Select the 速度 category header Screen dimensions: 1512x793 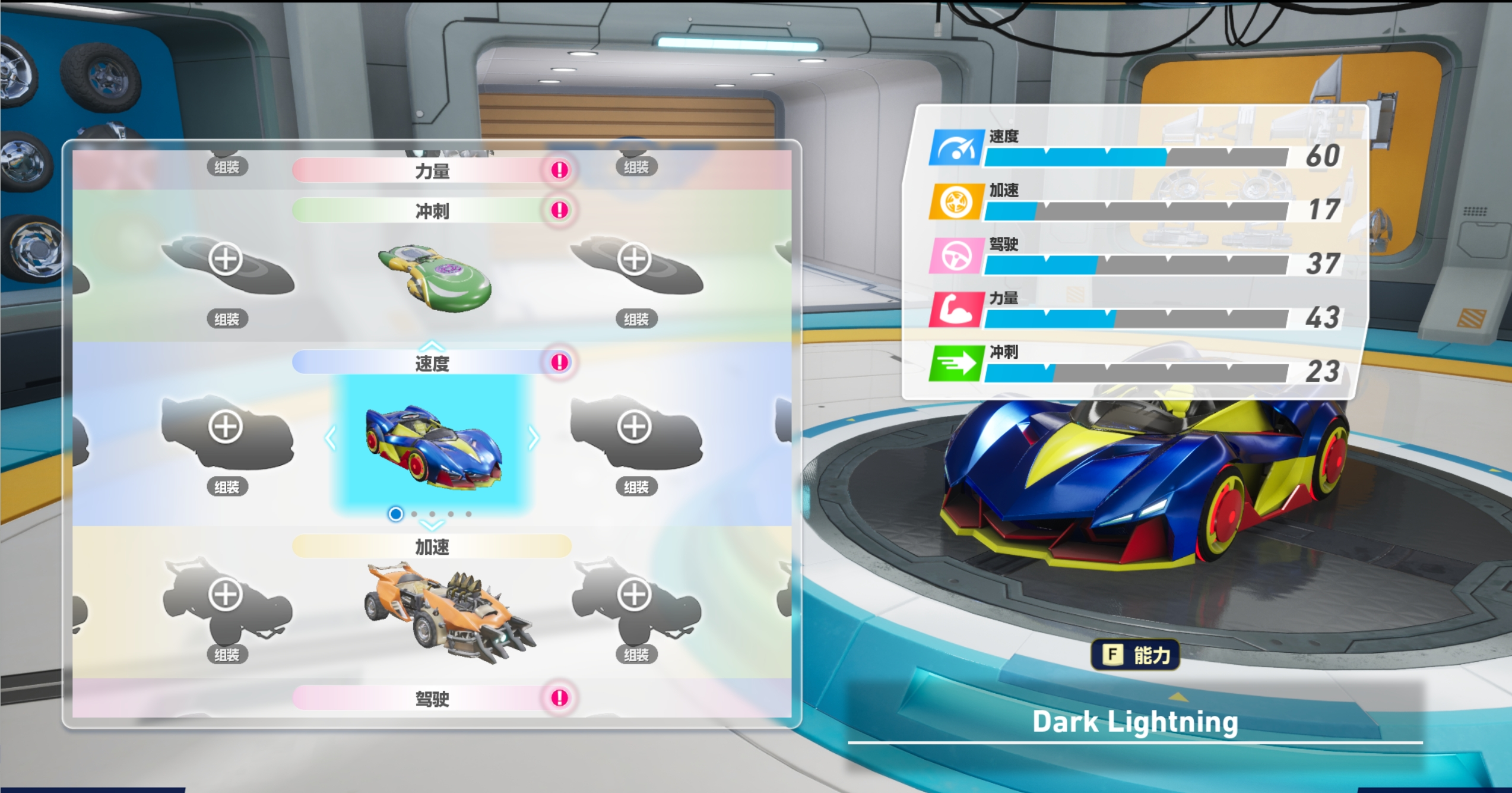pos(432,363)
